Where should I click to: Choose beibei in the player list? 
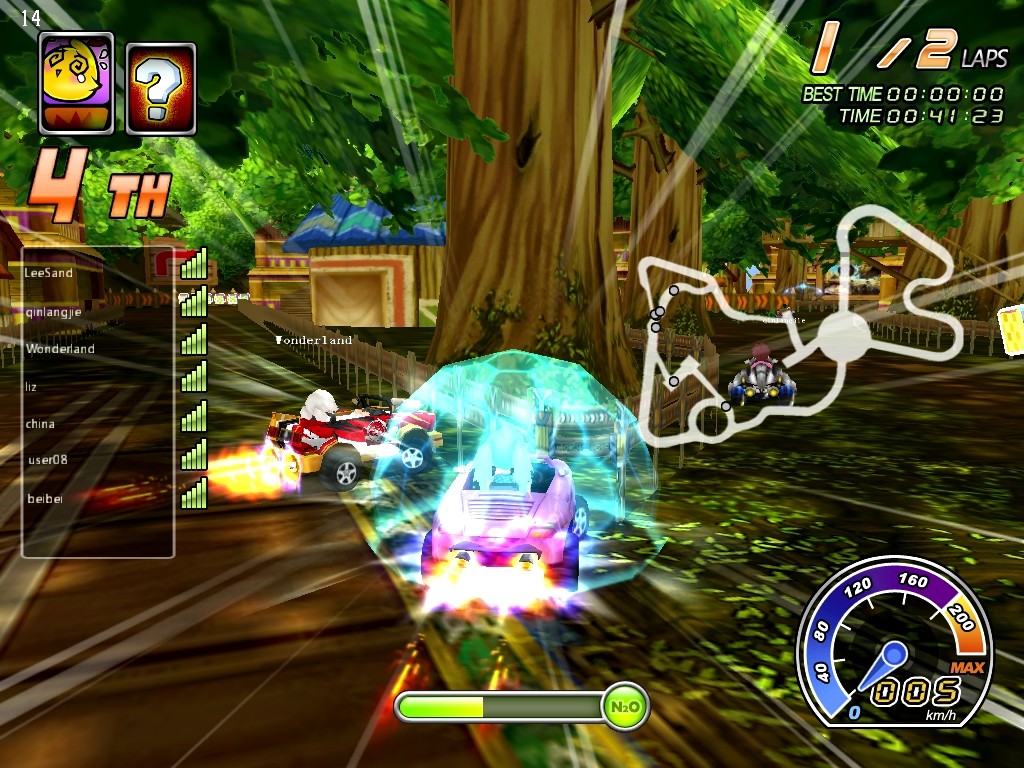tap(45, 498)
